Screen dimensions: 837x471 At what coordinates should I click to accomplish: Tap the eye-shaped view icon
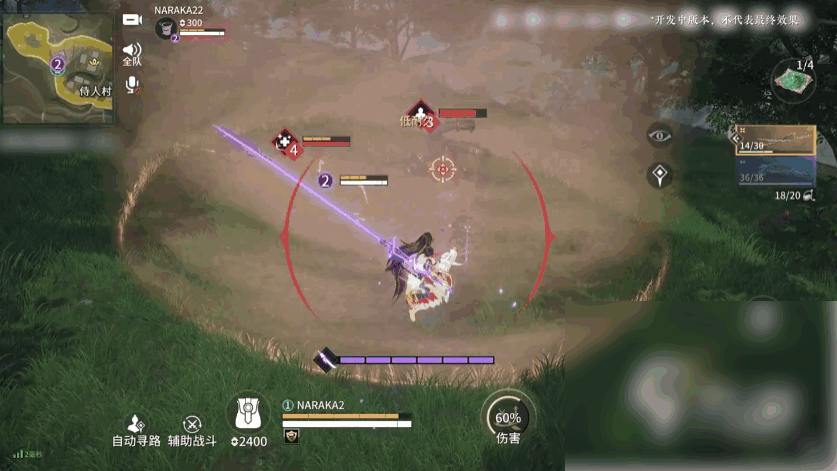pyautogui.click(x=659, y=135)
